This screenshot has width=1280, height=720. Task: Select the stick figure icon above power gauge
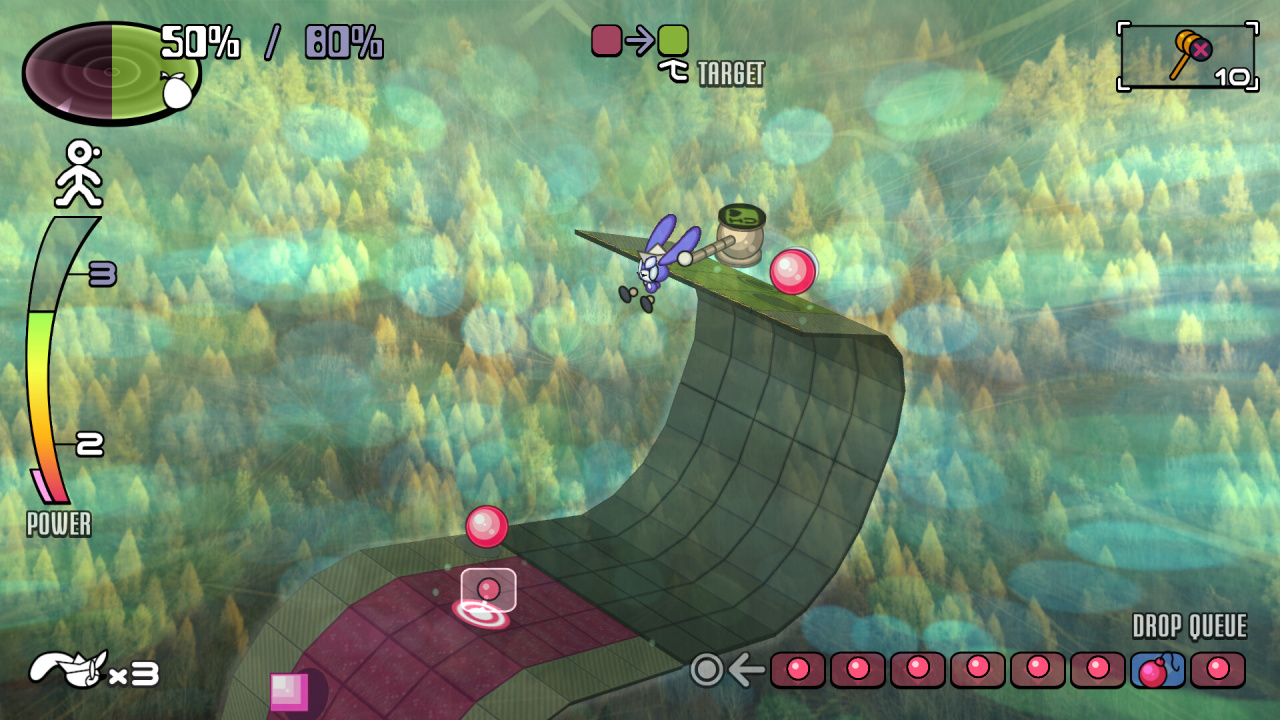78,173
